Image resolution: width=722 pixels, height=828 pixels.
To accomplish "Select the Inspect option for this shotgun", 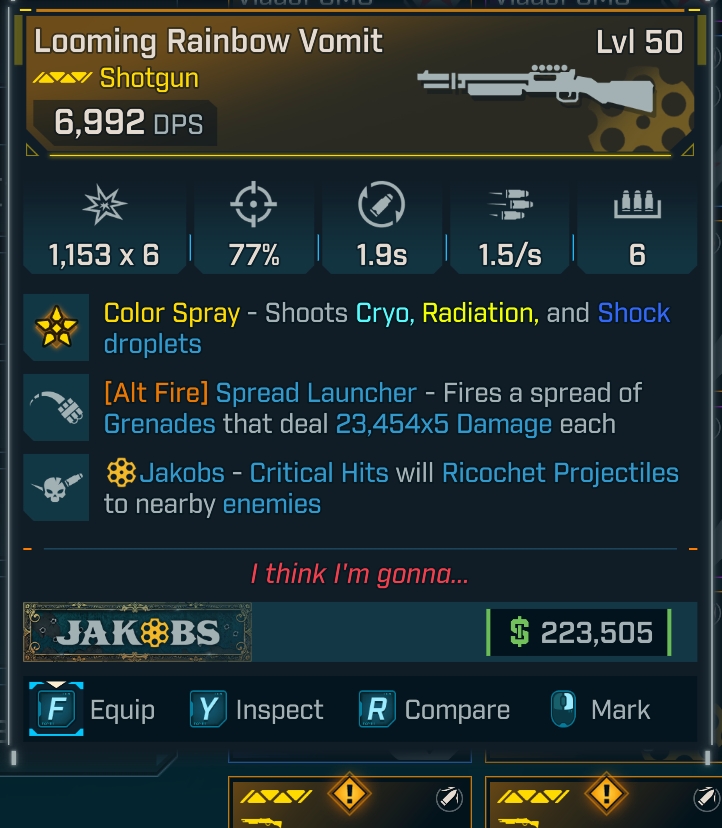I will coord(279,710).
